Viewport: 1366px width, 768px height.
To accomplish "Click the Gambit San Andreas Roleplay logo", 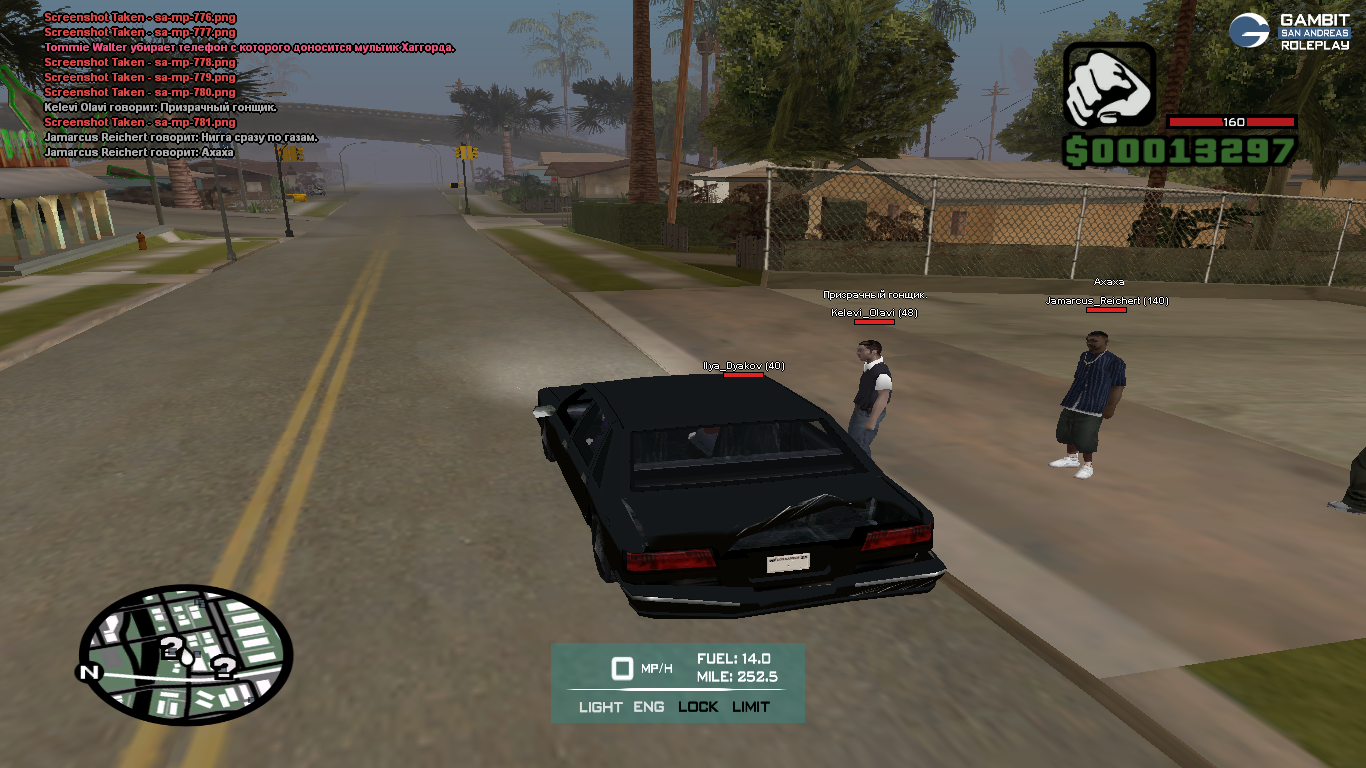I will (x=1289, y=31).
